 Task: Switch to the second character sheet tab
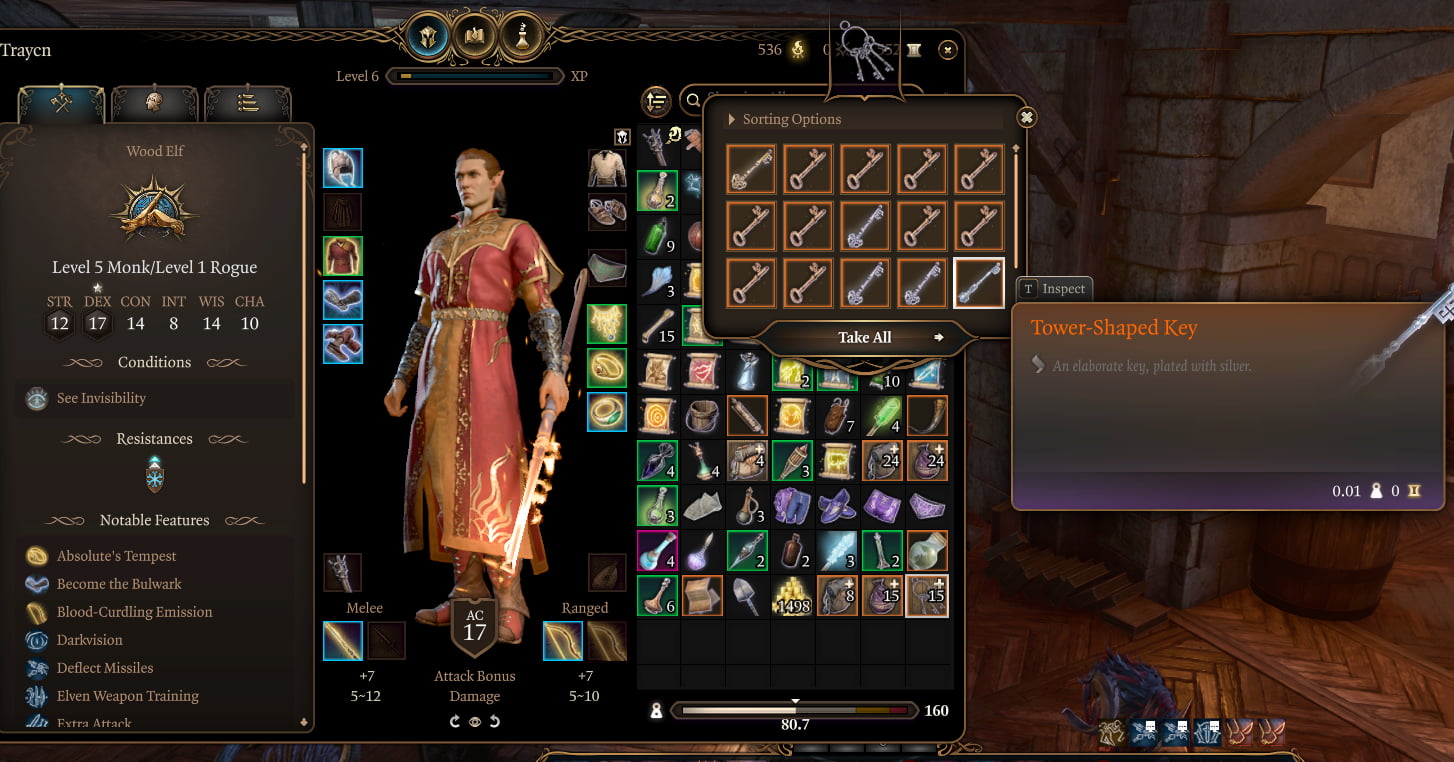[x=155, y=103]
